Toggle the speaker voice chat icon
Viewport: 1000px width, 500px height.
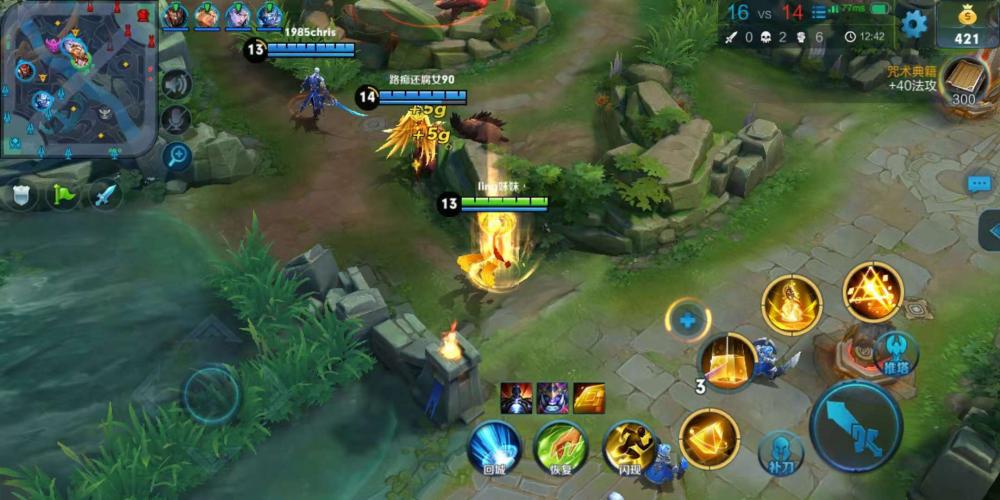176,84
